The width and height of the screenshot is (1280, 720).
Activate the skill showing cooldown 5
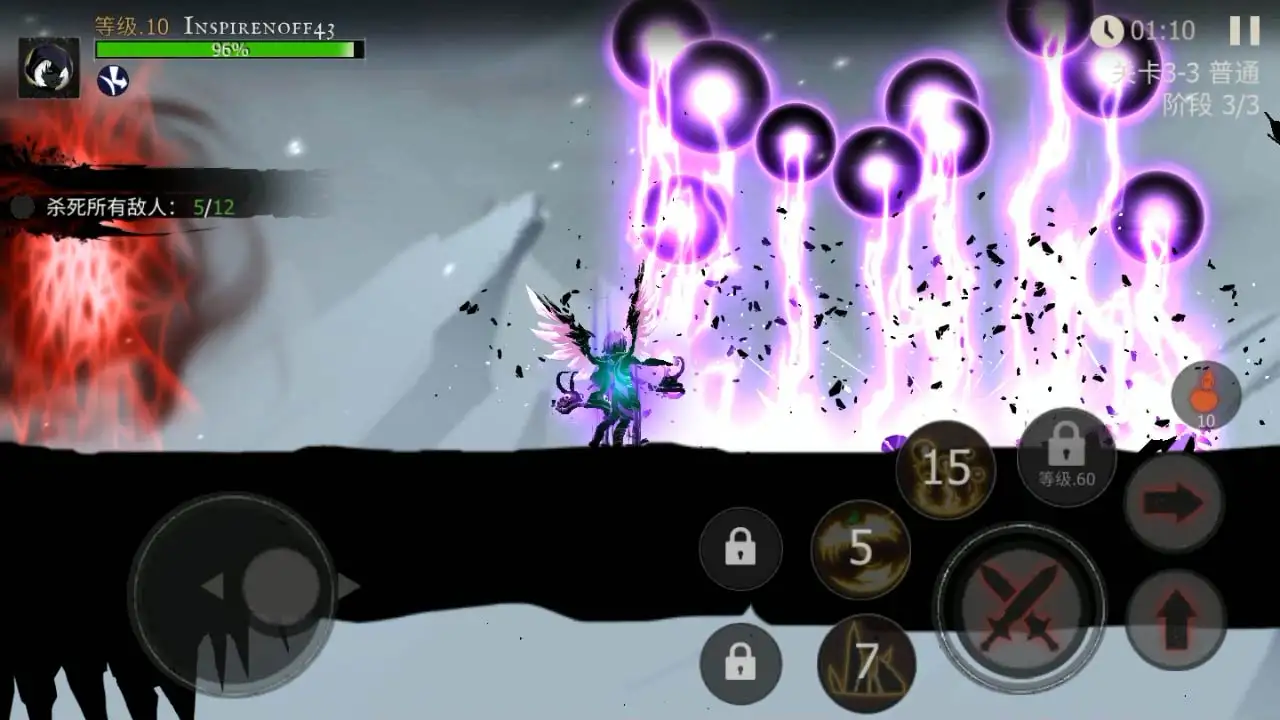[860, 549]
